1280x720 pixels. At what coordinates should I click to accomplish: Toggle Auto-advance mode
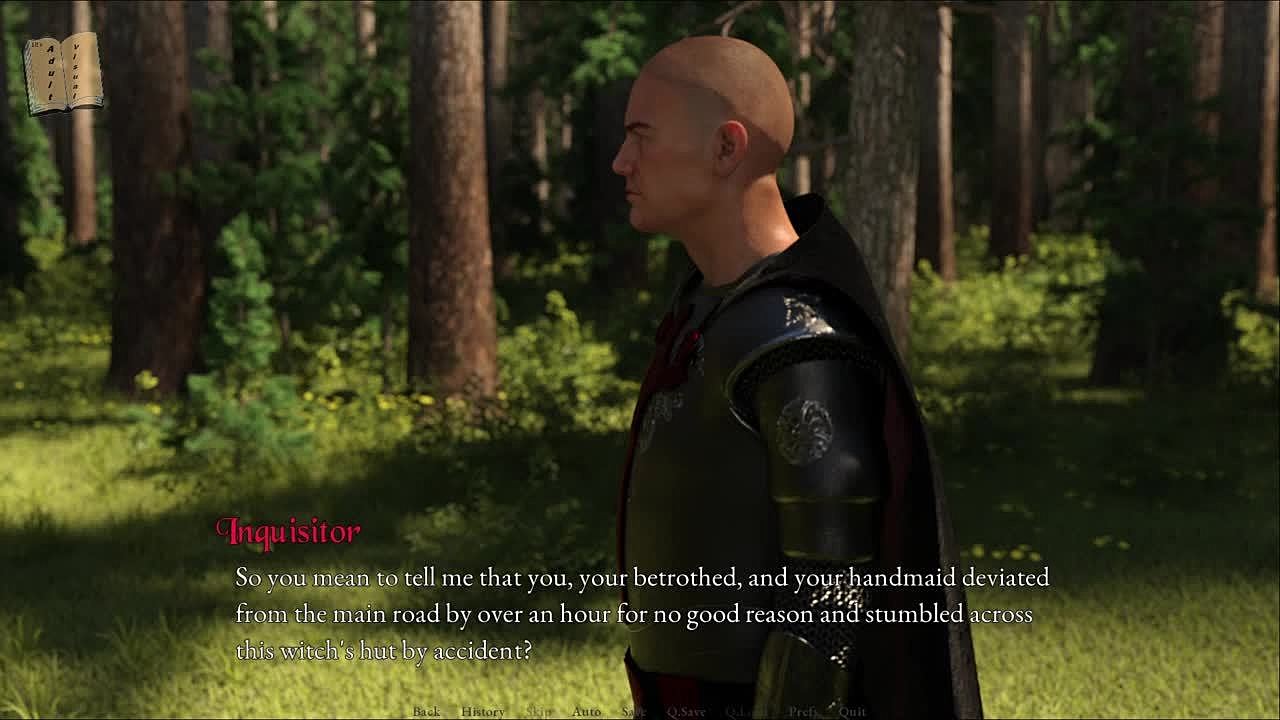(586, 712)
